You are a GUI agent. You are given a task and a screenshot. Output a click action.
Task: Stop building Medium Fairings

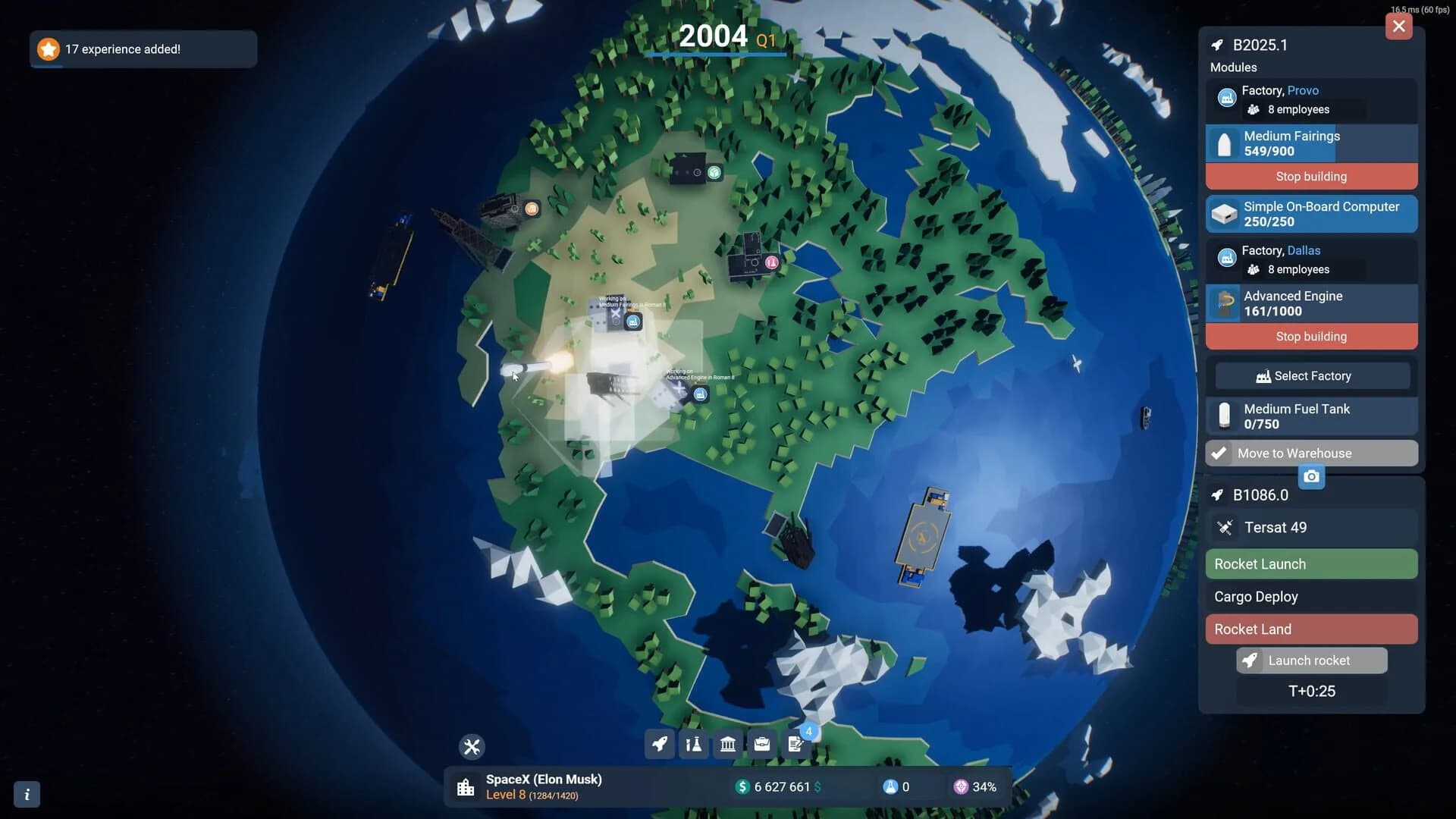coord(1311,176)
